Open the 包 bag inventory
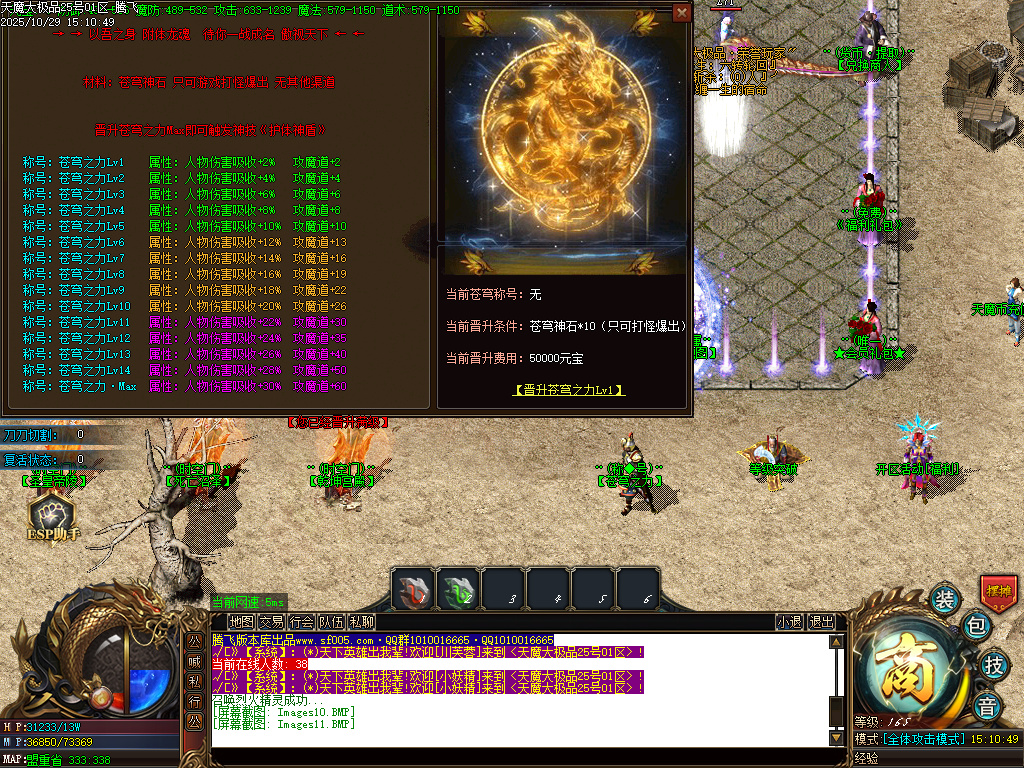Viewport: 1024px width, 768px height. click(x=975, y=627)
